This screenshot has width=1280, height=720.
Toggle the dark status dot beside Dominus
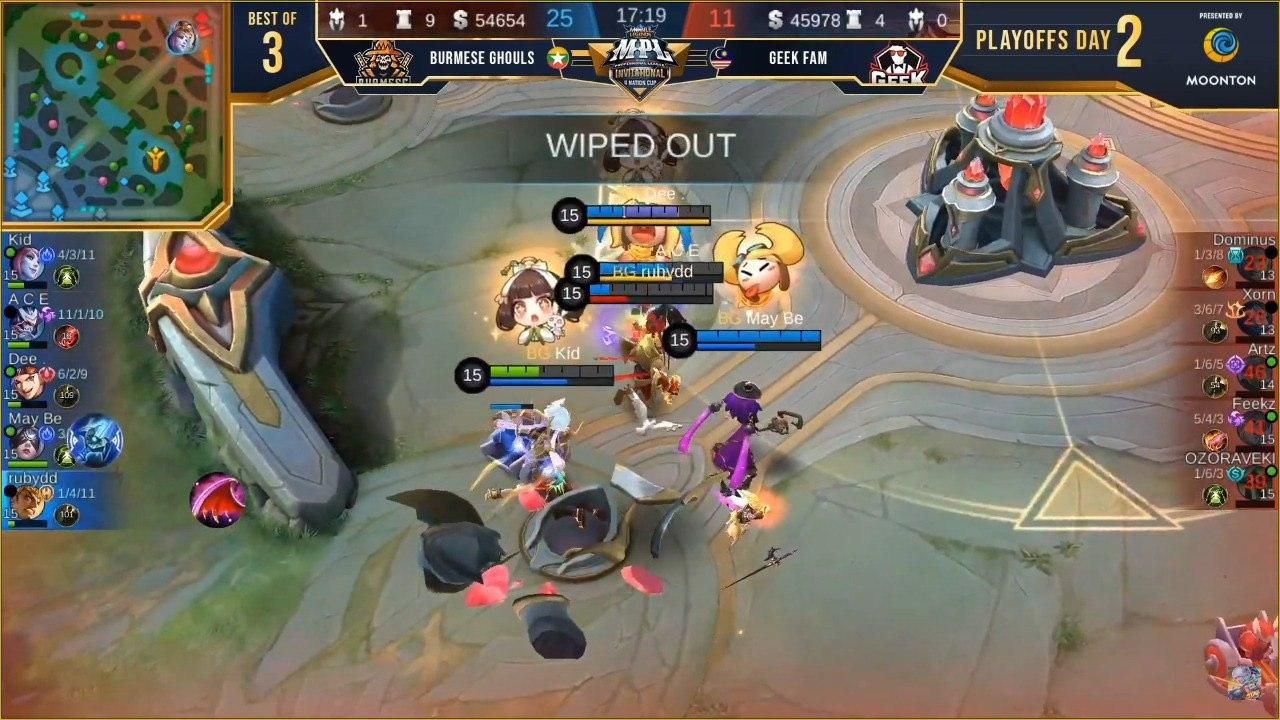click(1273, 254)
